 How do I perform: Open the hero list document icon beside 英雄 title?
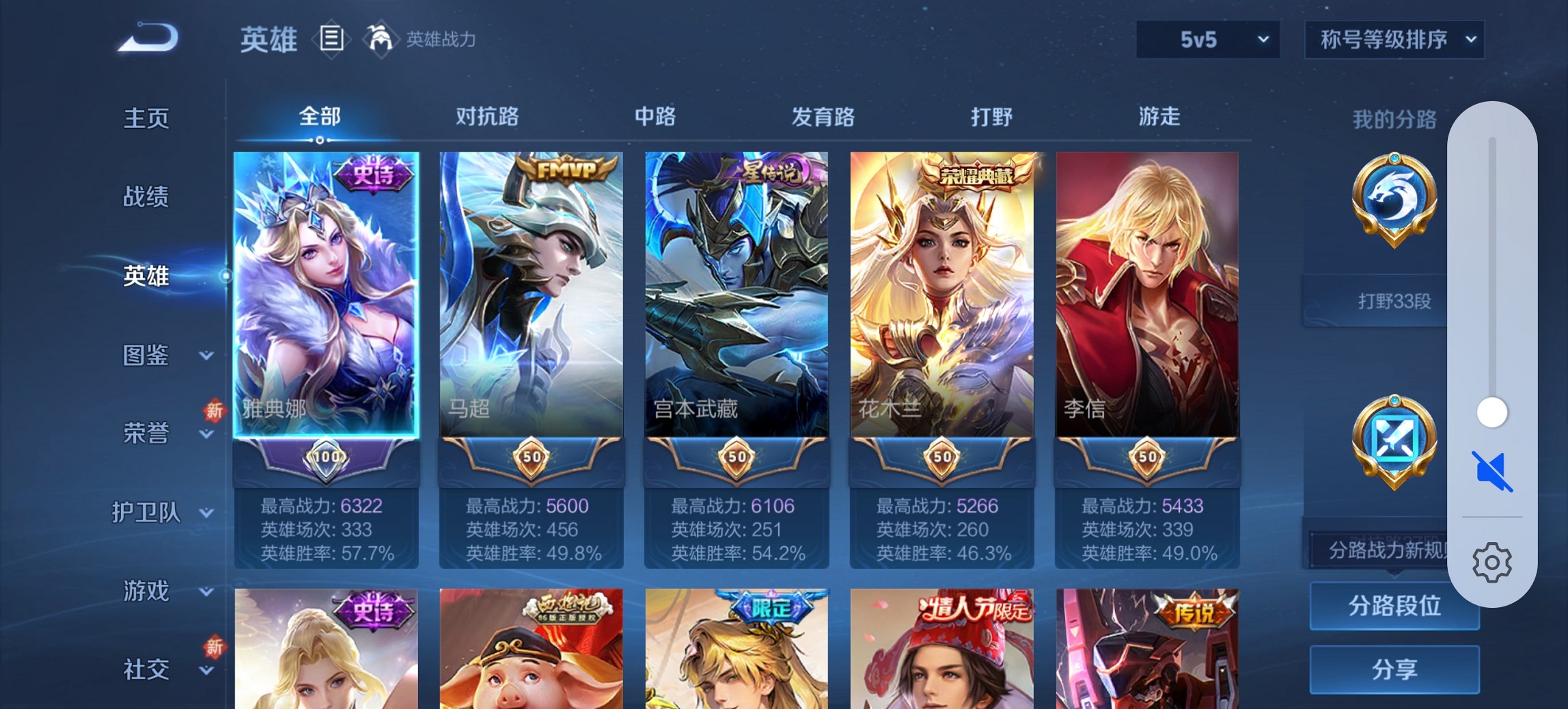[x=331, y=39]
